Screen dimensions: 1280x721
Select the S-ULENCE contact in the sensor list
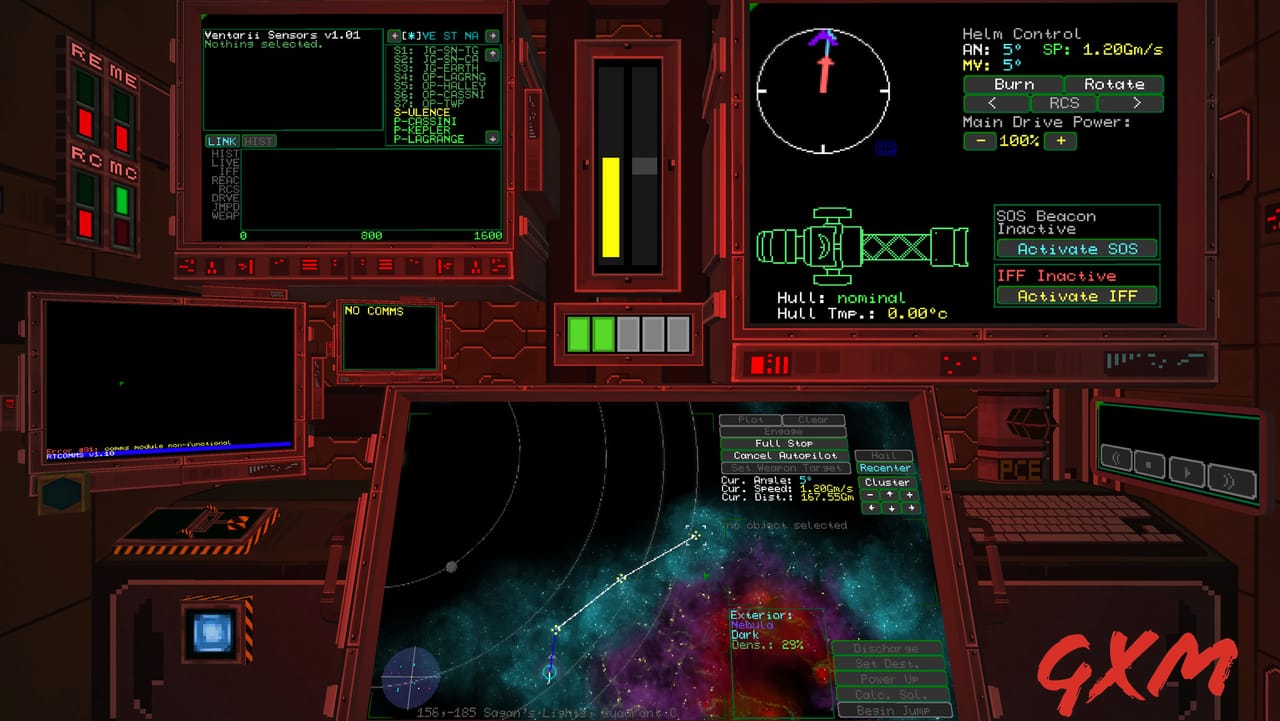tap(421, 111)
